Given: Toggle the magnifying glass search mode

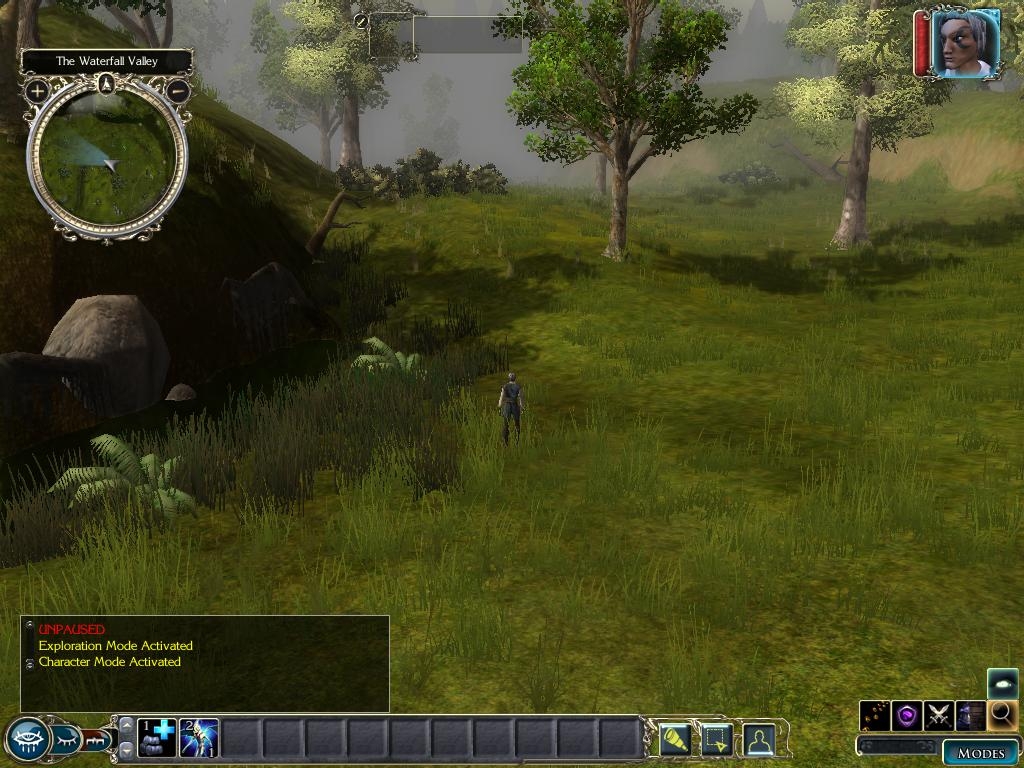Looking at the screenshot, I should [1002, 715].
